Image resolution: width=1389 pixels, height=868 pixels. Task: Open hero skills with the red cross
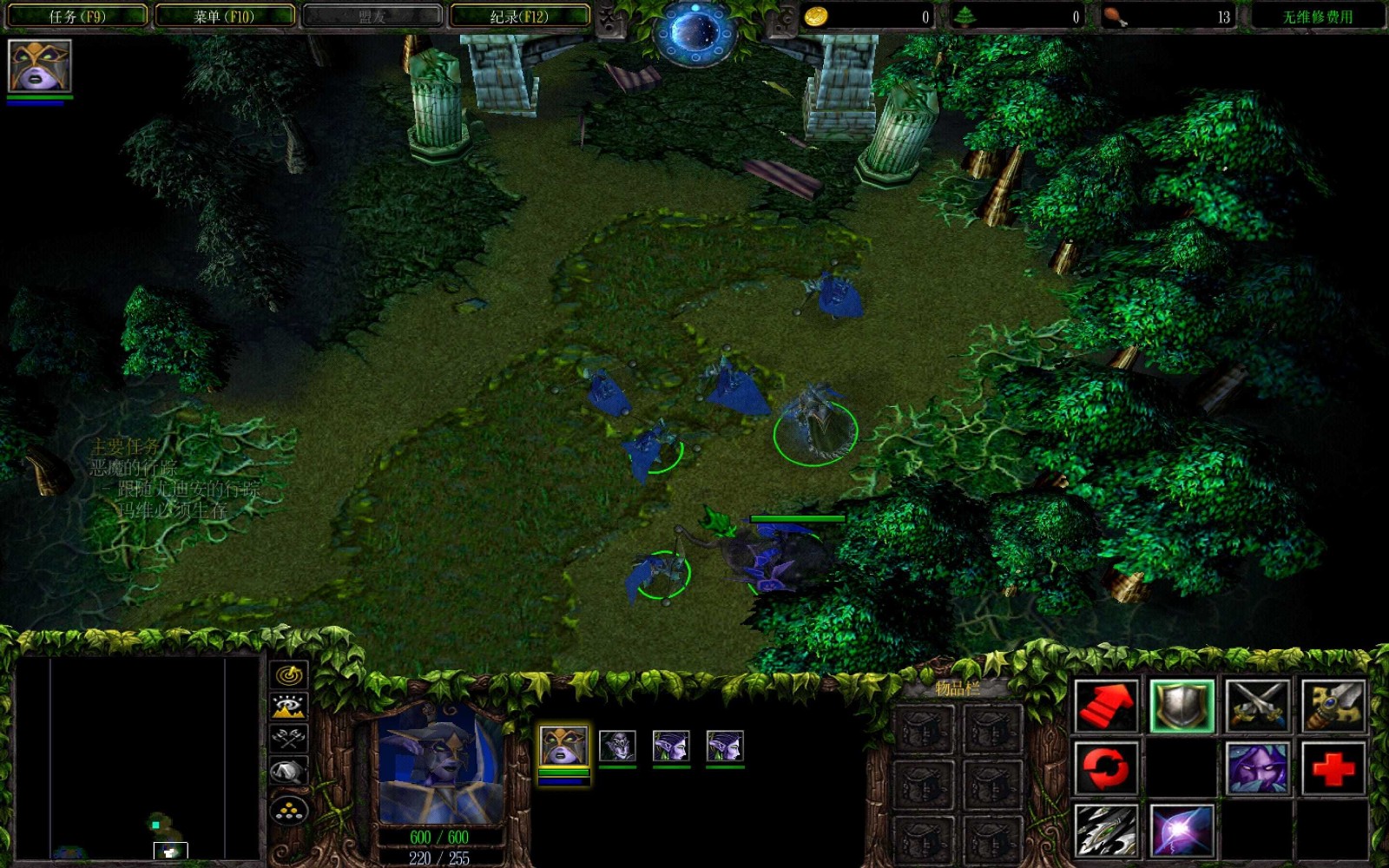1333,768
